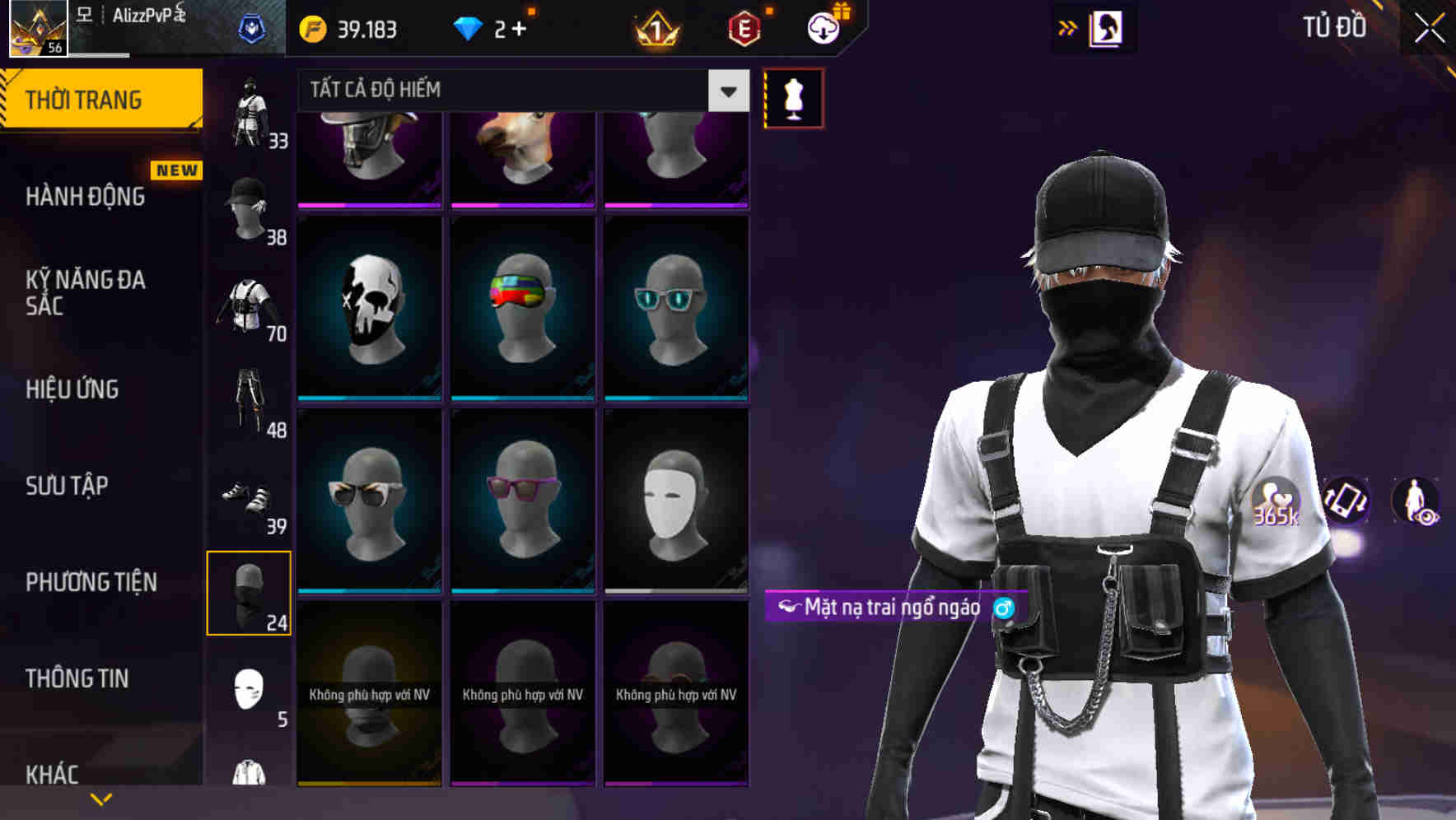Open the TẤT CẢ ĐỘ HIẾM rarity dropdown

(x=519, y=90)
